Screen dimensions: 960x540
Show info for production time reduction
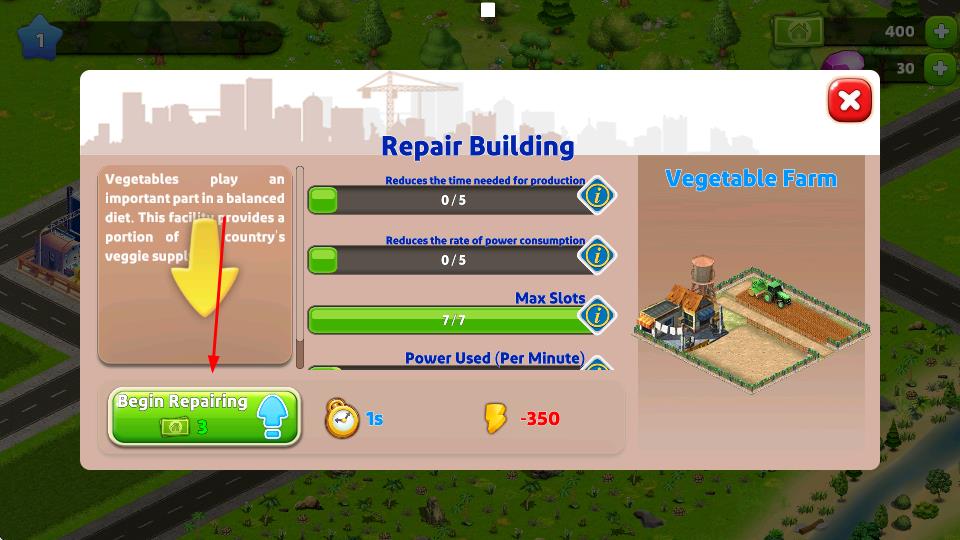click(x=597, y=196)
